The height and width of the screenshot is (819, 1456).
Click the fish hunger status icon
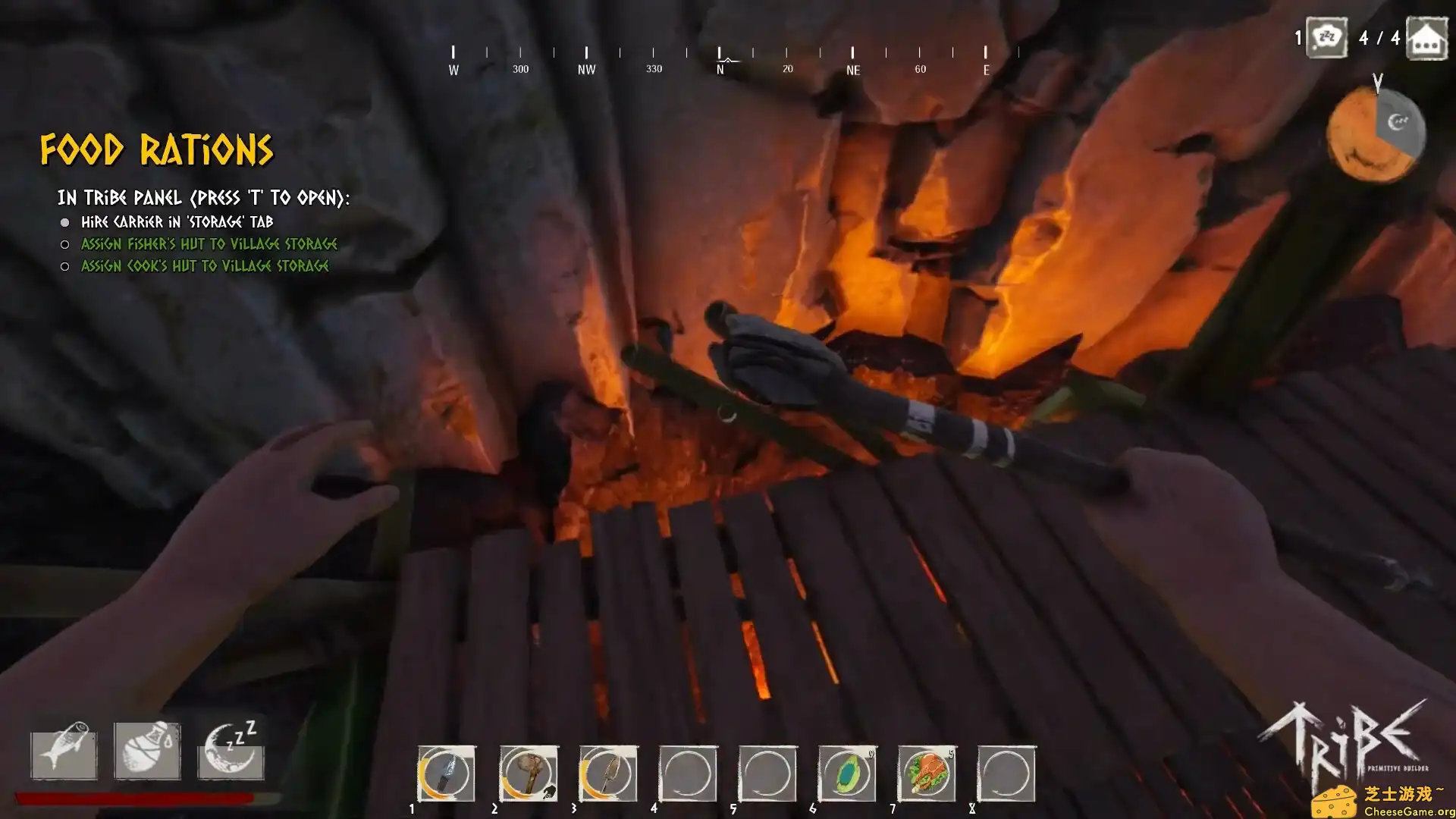click(63, 756)
